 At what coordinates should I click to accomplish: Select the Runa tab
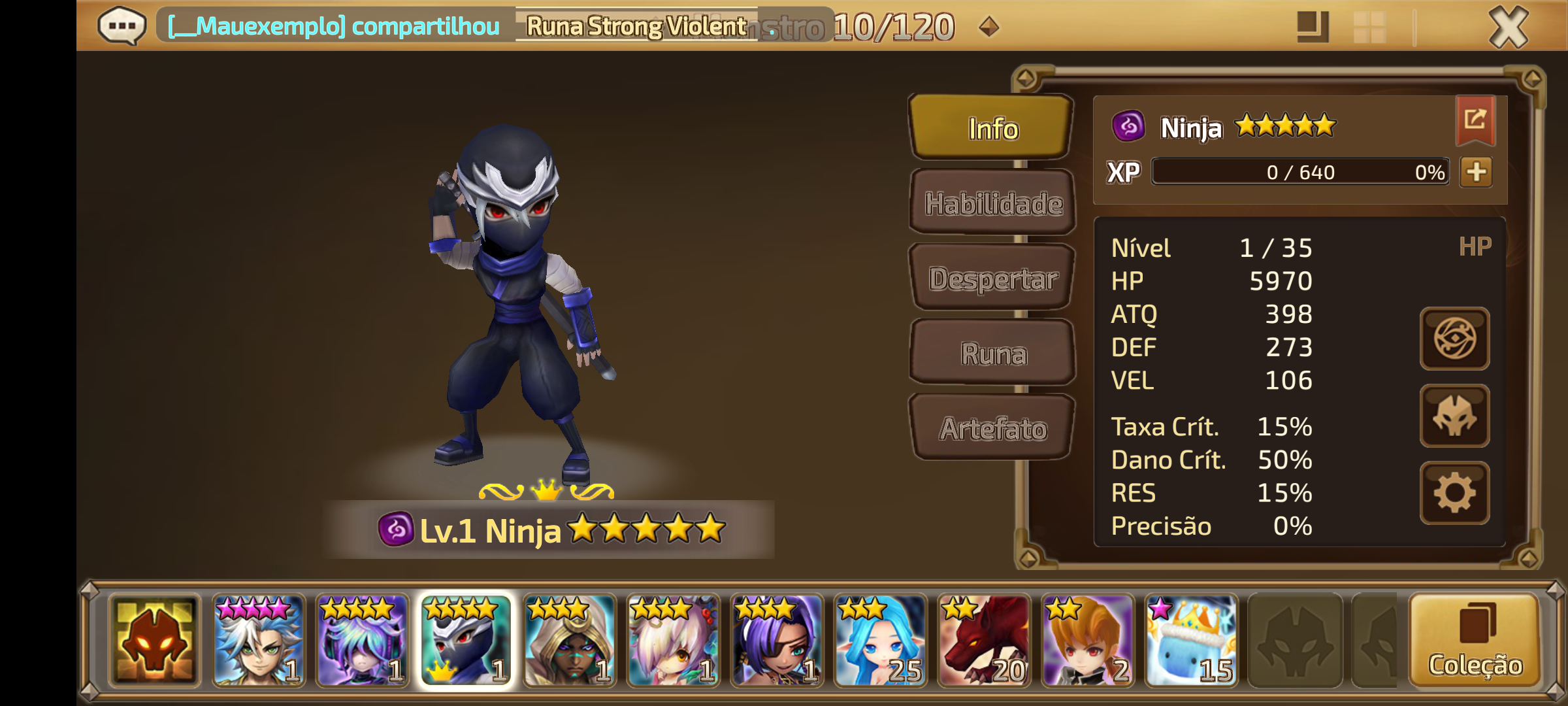tap(992, 354)
